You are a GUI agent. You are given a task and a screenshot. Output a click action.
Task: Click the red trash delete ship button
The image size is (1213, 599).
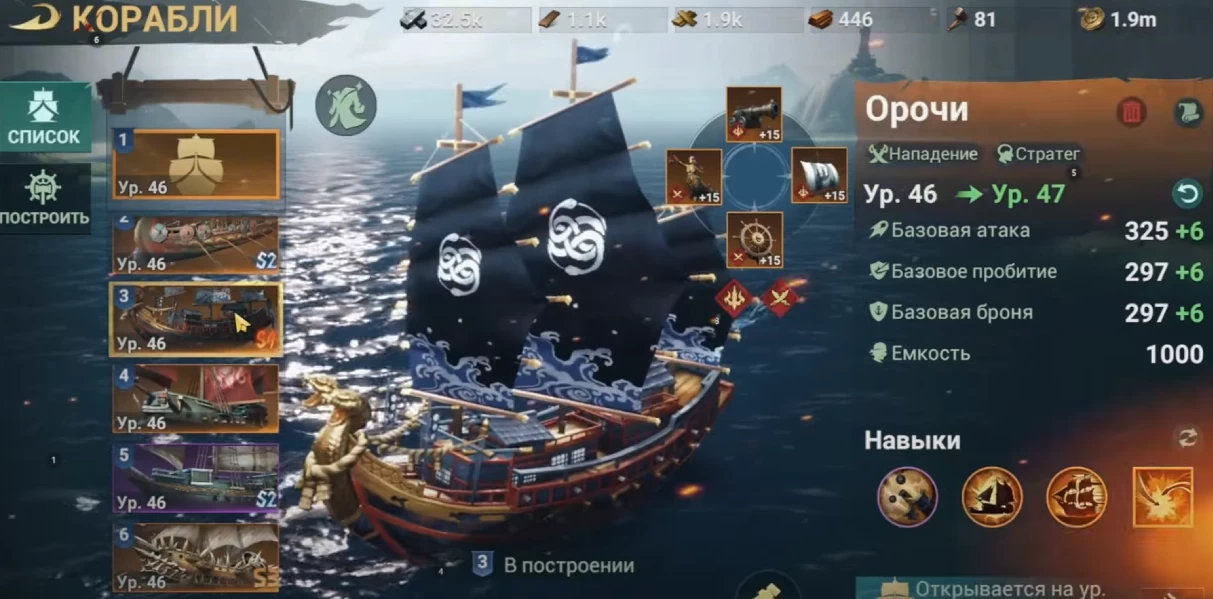pyautogui.click(x=1131, y=112)
